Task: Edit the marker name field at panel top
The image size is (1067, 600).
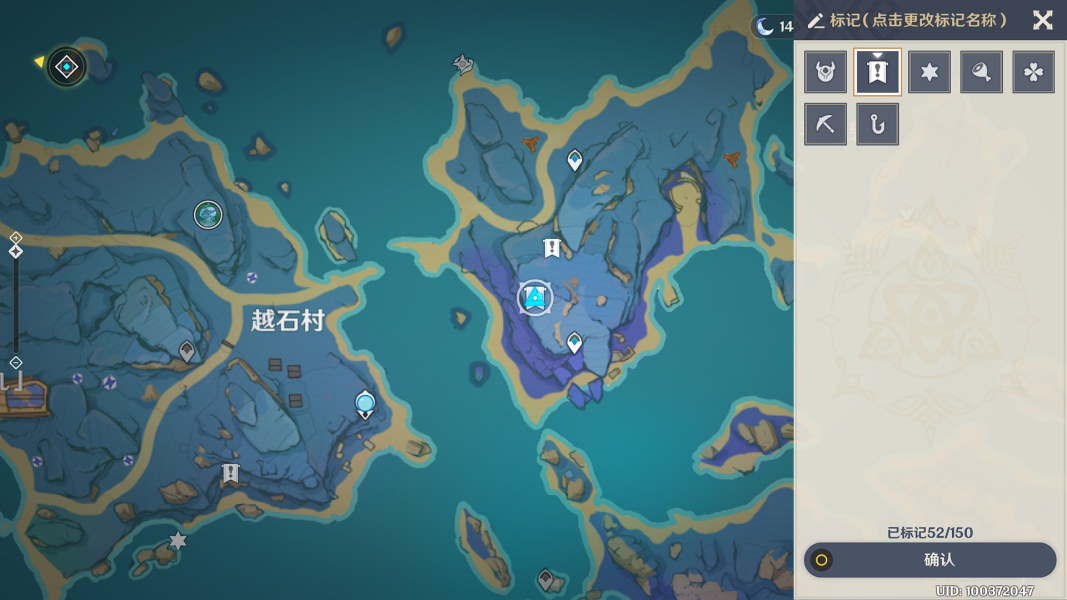Action: point(918,20)
